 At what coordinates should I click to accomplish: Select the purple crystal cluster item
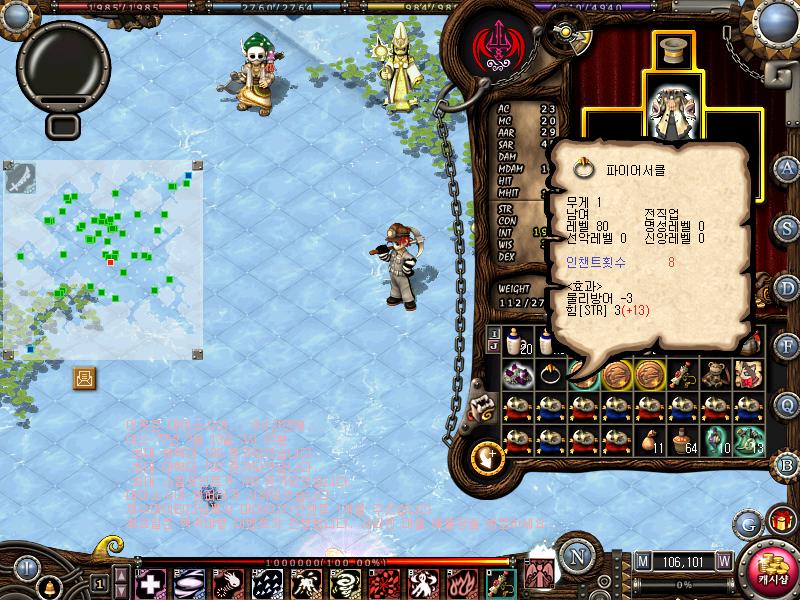click(x=518, y=374)
